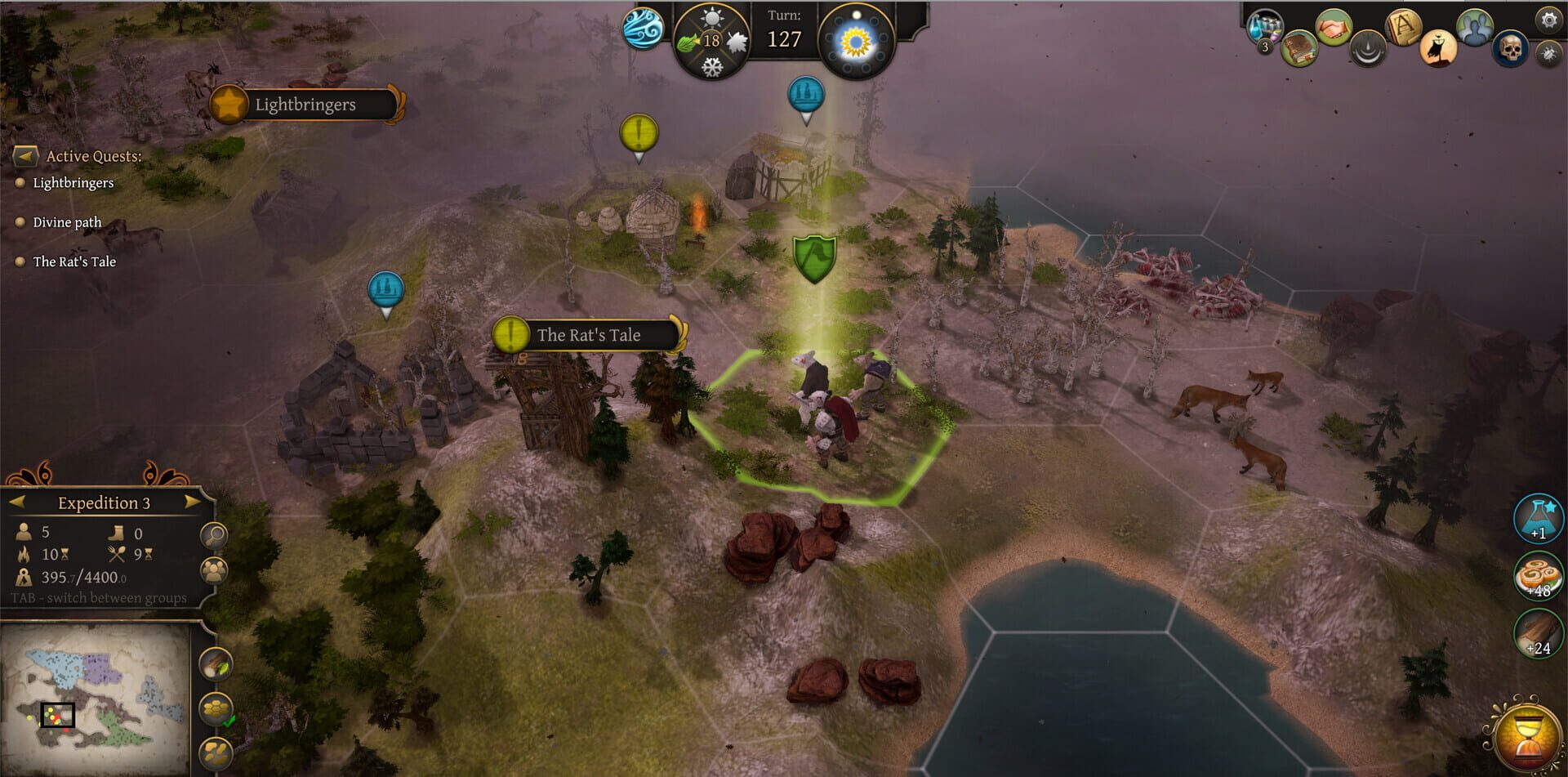Image resolution: width=1568 pixels, height=777 pixels.
Task: Click the bug report icon below settings
Action: click(1550, 53)
